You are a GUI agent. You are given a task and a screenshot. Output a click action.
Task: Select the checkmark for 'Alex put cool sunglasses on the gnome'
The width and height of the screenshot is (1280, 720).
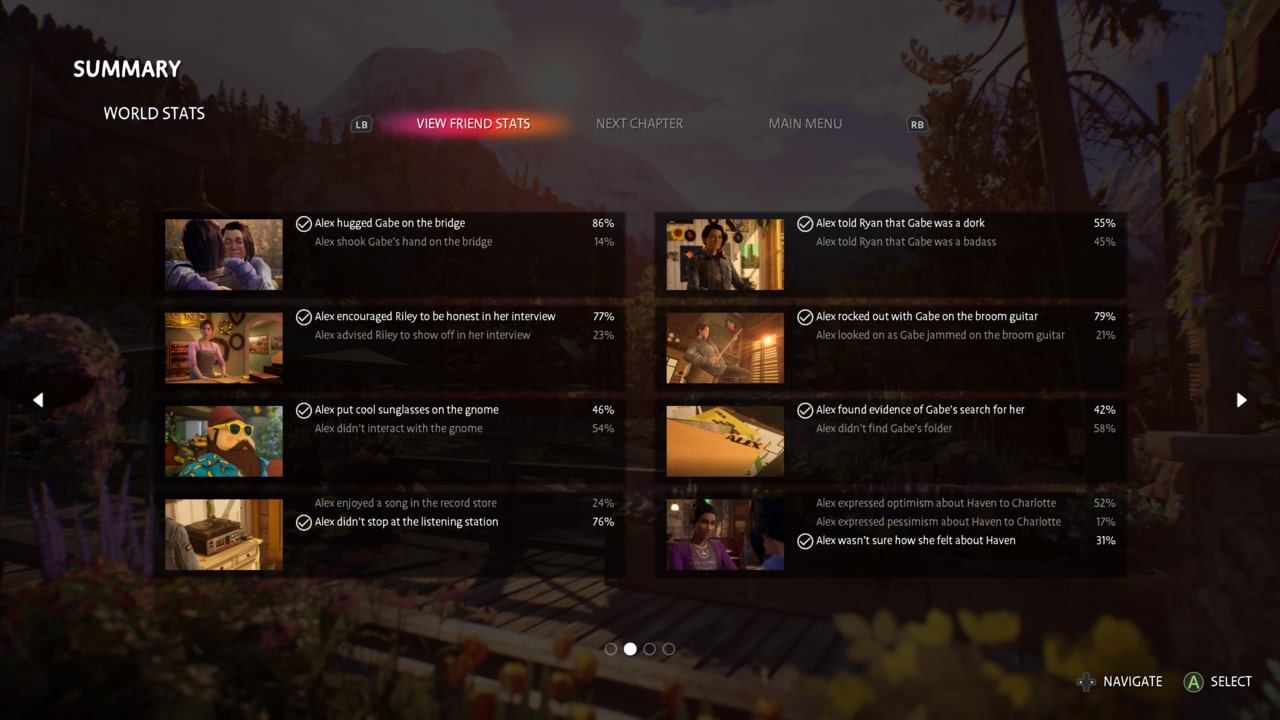304,410
